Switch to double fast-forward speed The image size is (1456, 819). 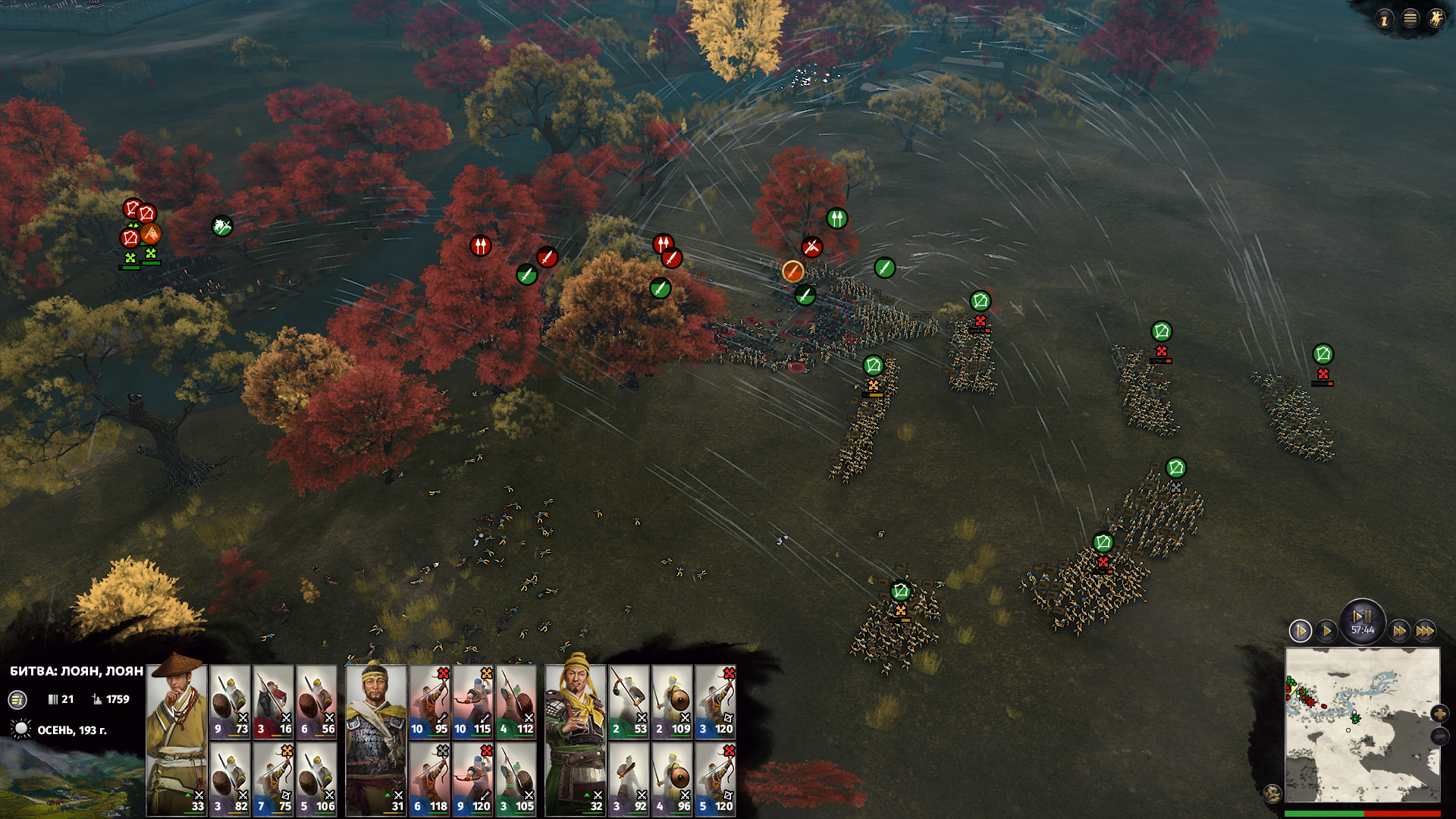click(1399, 631)
